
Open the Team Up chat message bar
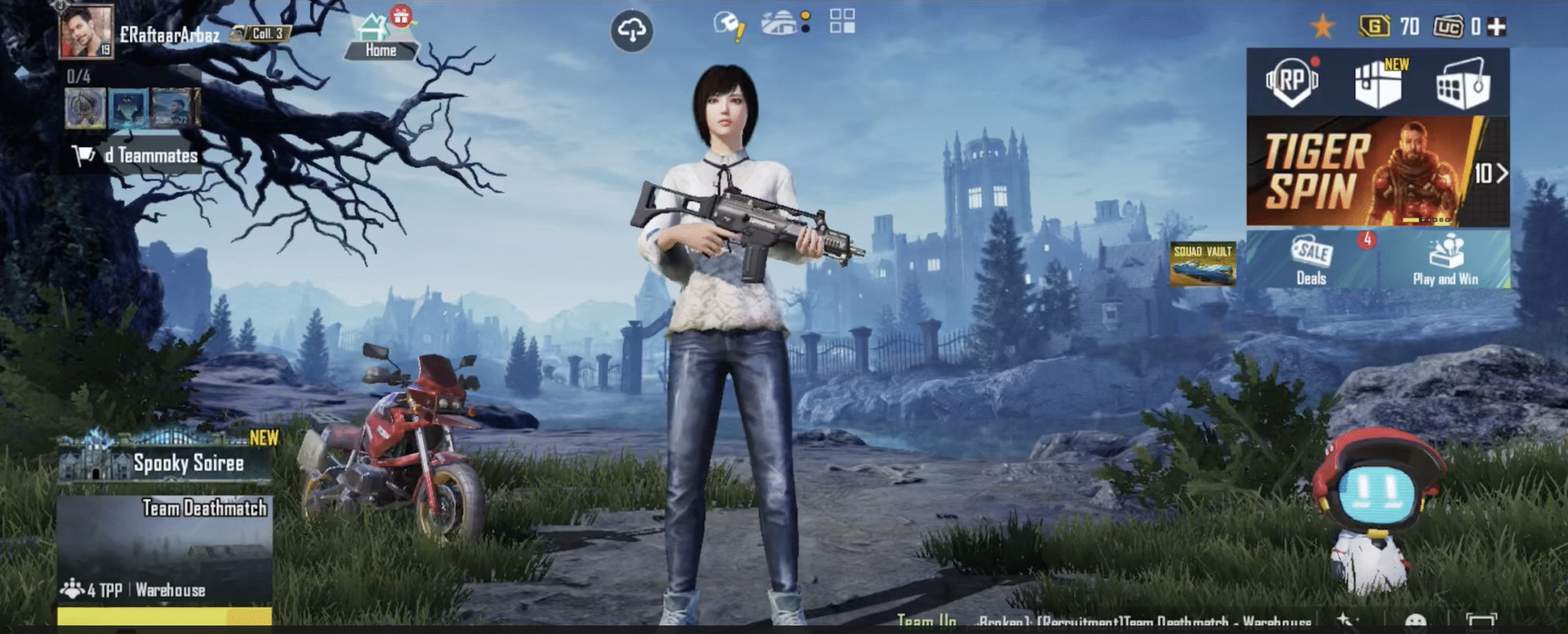(1102, 622)
